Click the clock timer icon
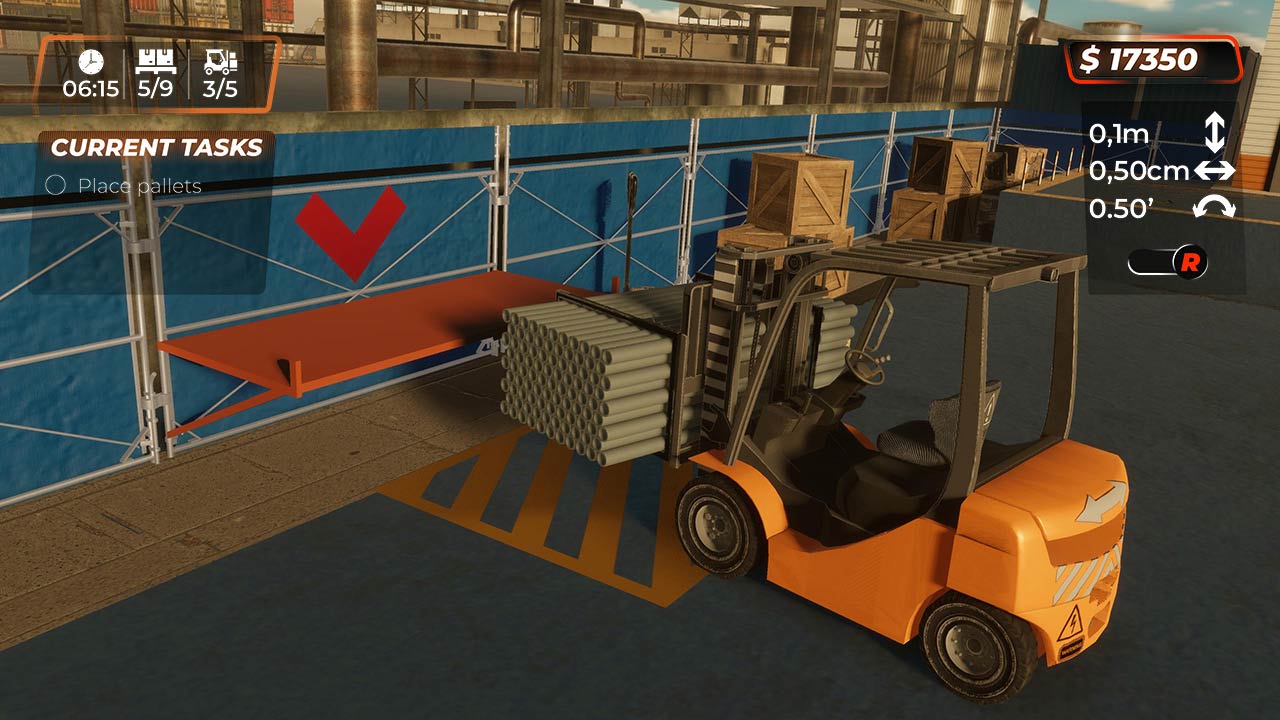The height and width of the screenshot is (720, 1280). 91,61
